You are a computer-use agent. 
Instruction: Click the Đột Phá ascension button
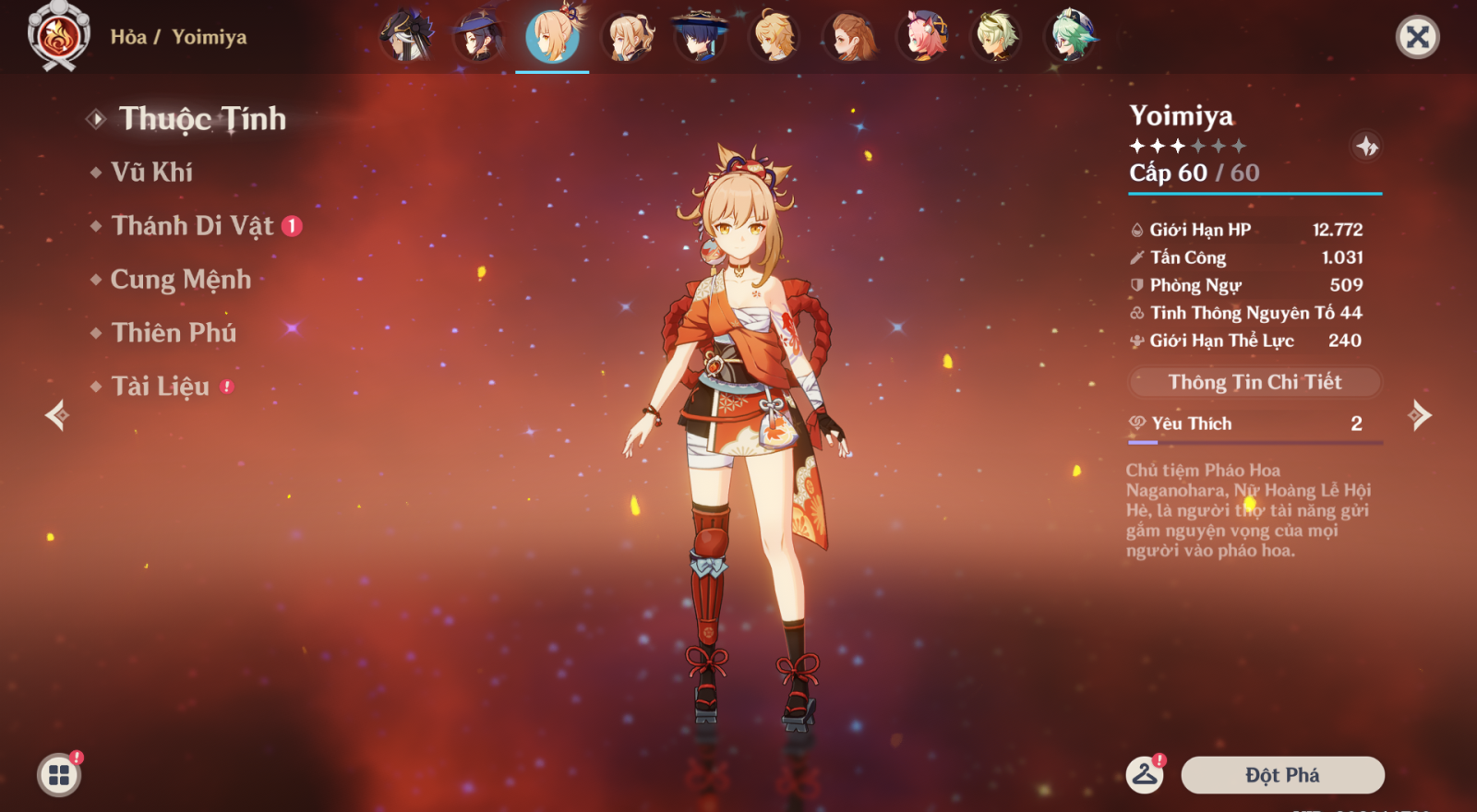(x=1282, y=775)
